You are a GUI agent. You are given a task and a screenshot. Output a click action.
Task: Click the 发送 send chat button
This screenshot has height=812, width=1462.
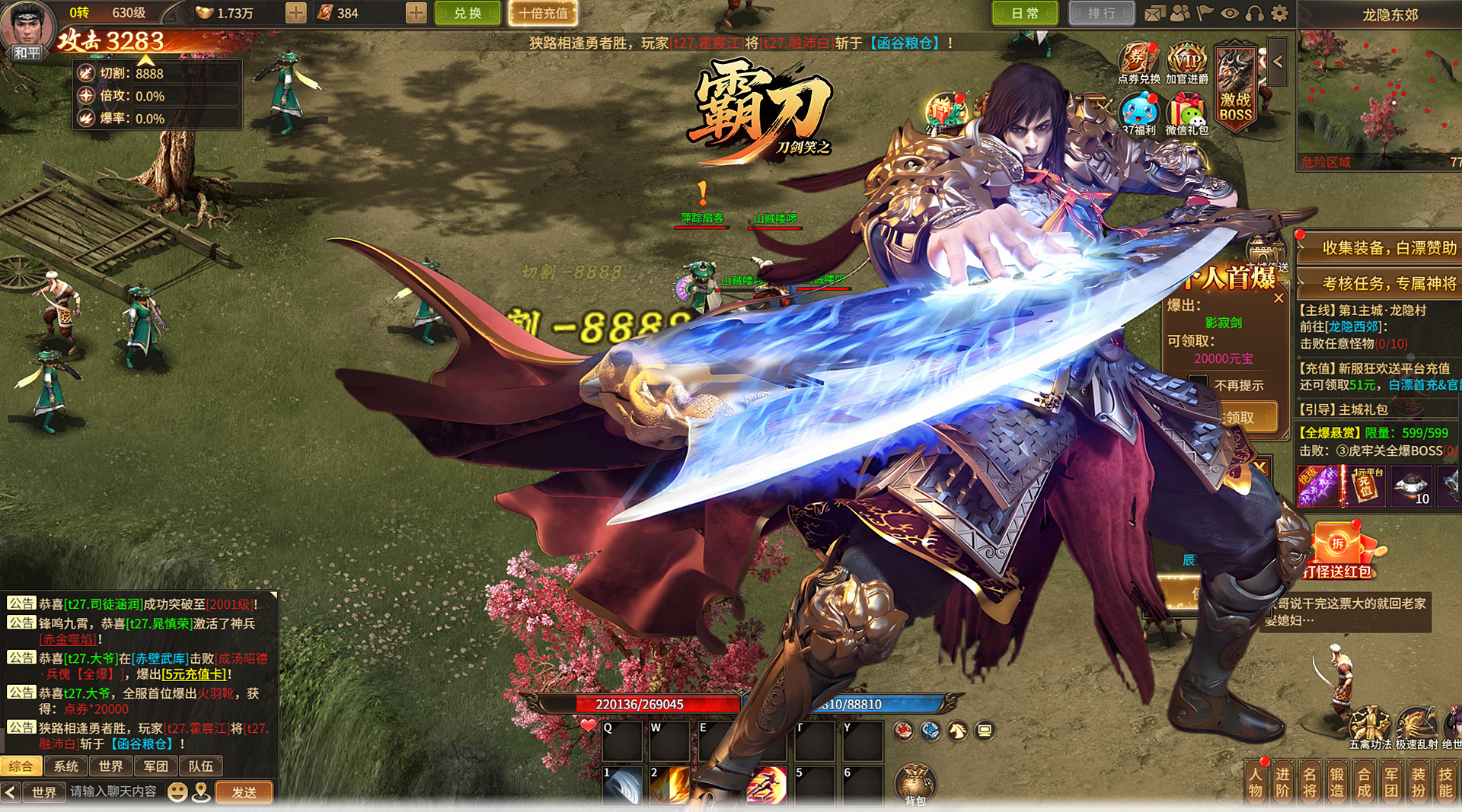244,792
